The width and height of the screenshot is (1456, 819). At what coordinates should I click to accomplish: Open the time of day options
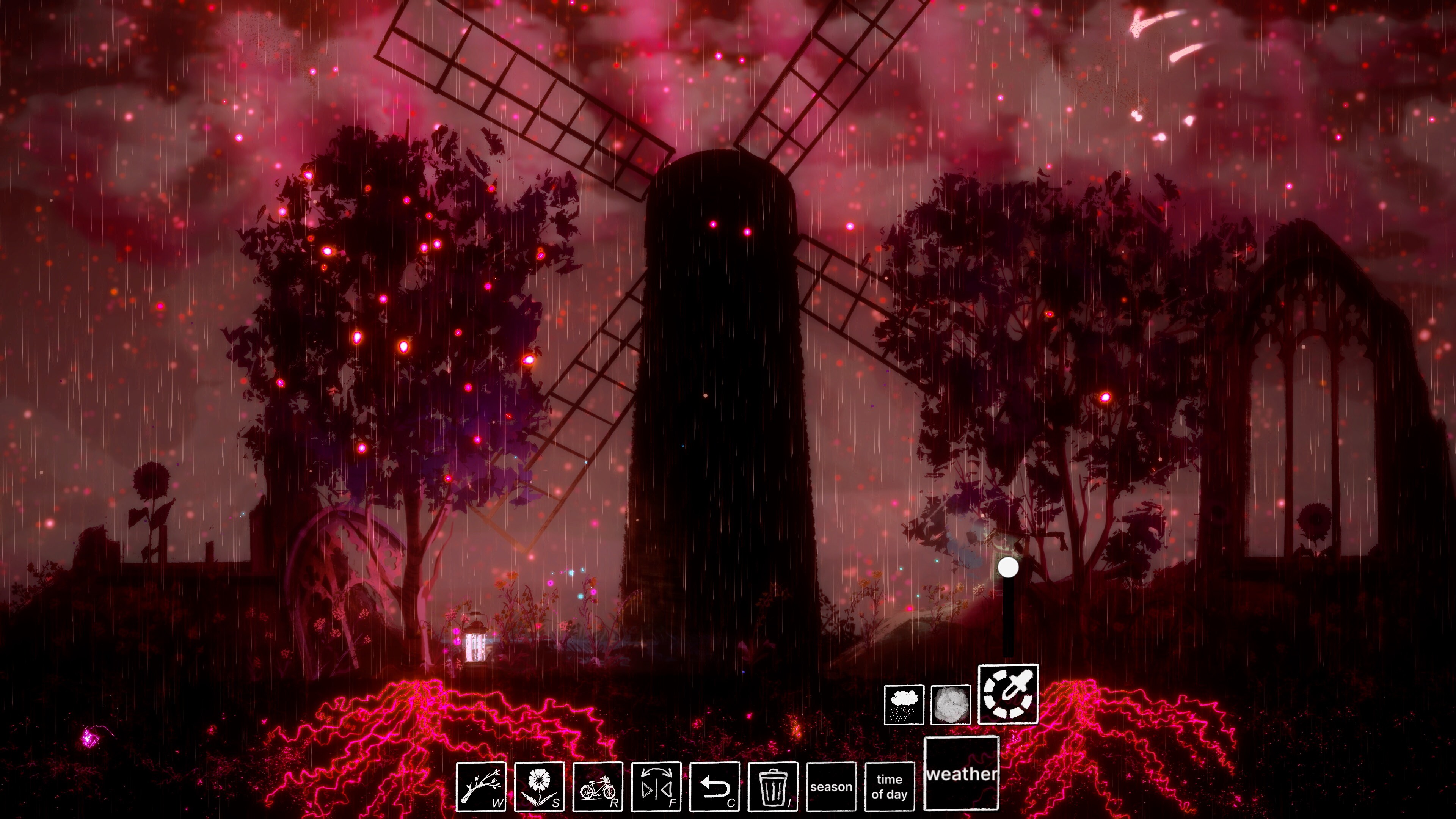click(x=889, y=786)
